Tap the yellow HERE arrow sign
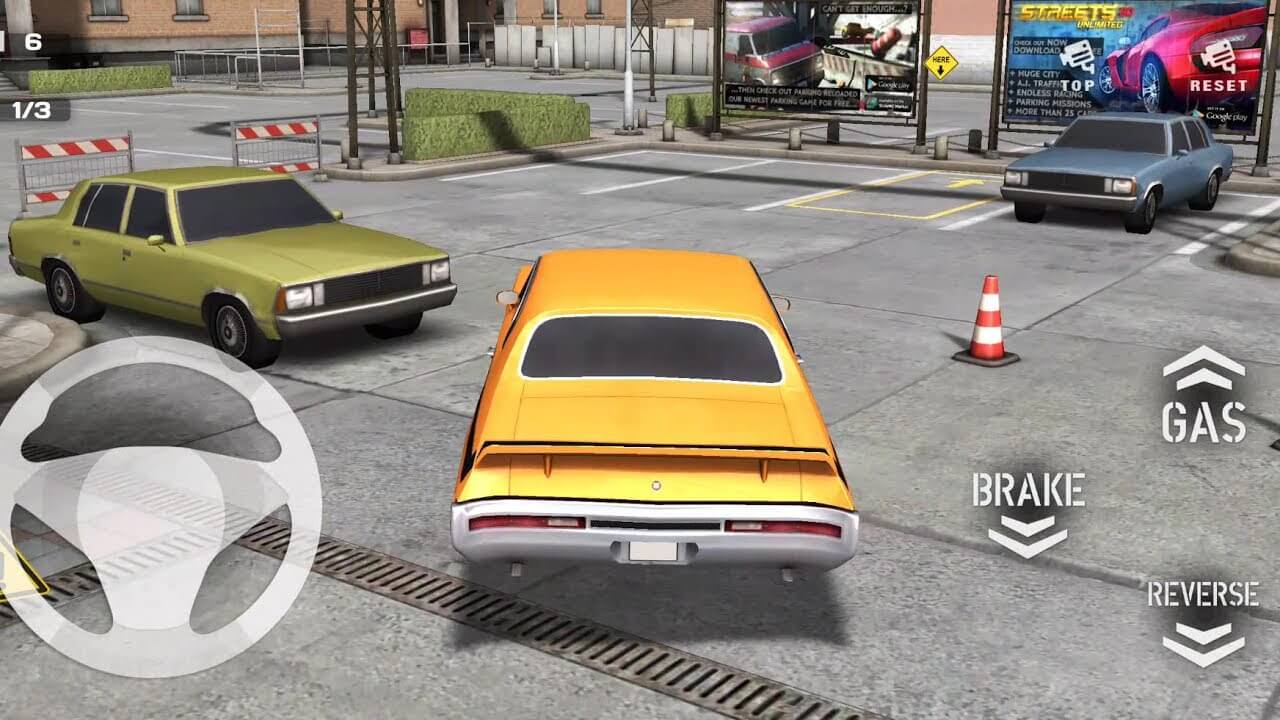This screenshot has width=1280, height=720. (940, 62)
